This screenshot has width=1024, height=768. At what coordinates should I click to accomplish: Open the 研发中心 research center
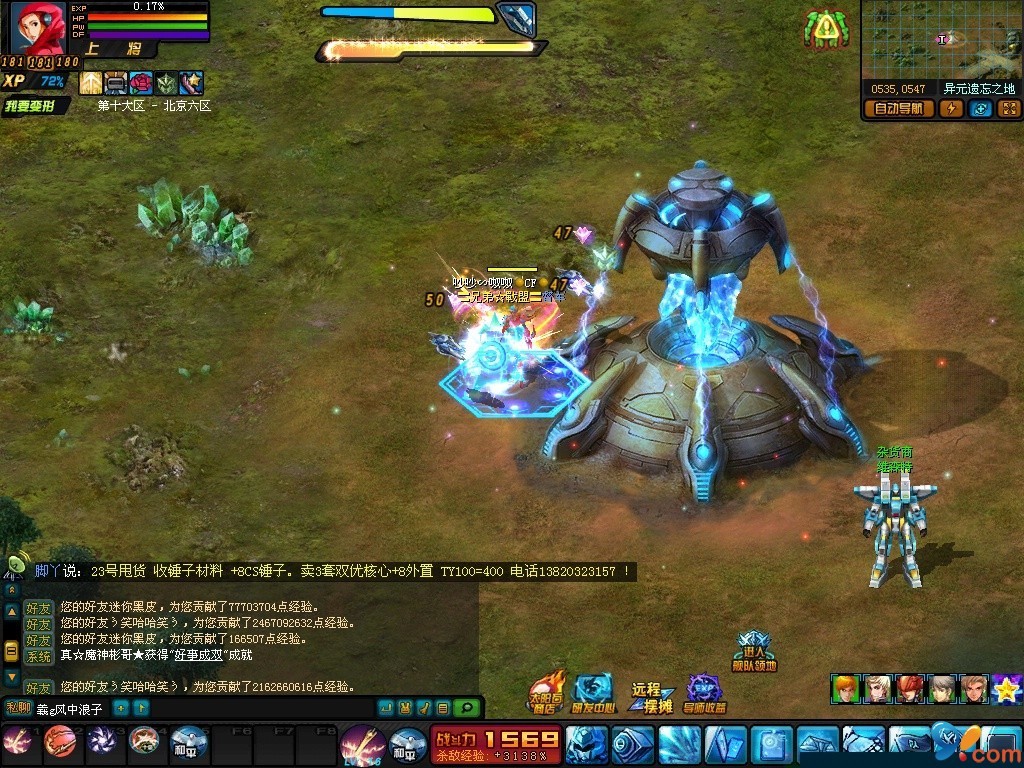(x=593, y=692)
